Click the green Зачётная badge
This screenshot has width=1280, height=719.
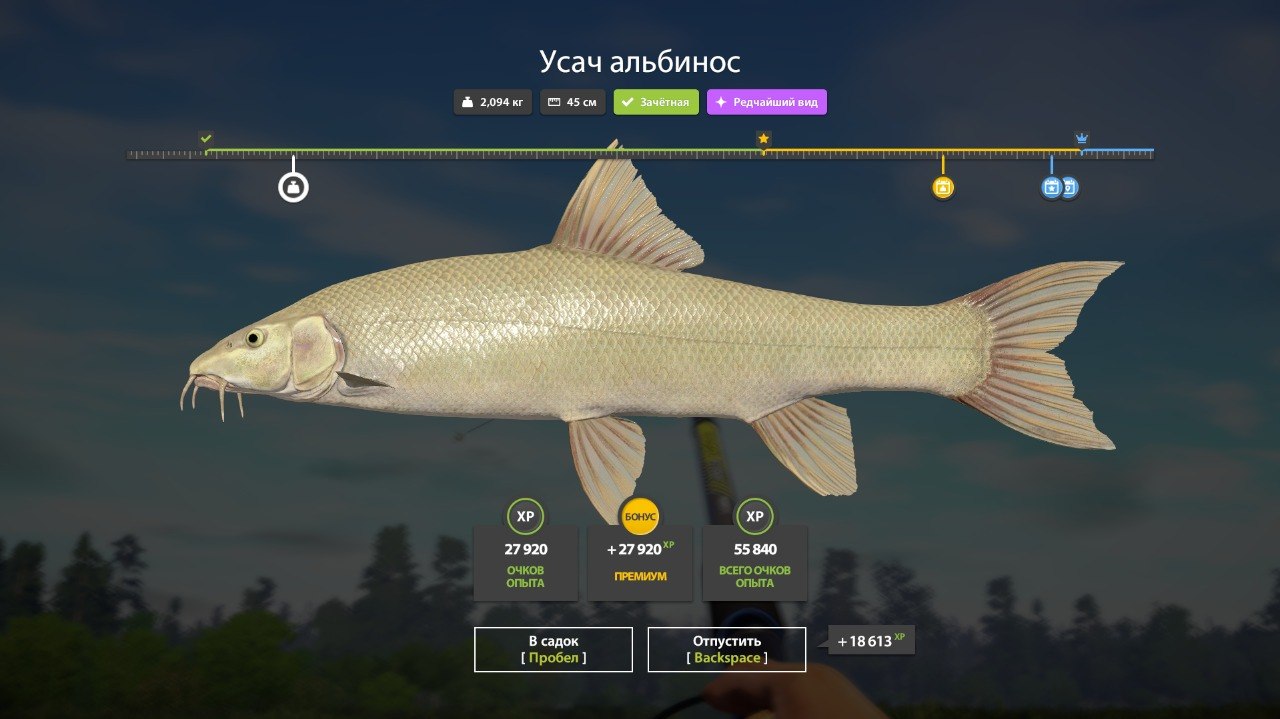656,102
